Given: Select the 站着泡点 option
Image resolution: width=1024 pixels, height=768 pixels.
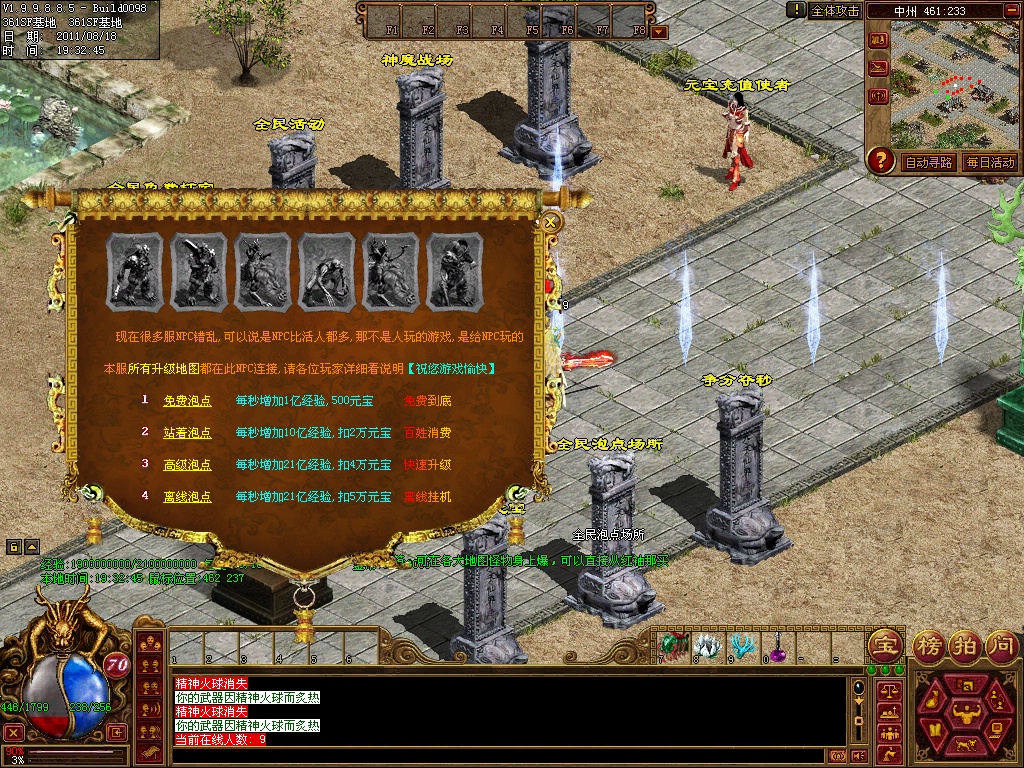Looking at the screenshot, I should (187, 433).
